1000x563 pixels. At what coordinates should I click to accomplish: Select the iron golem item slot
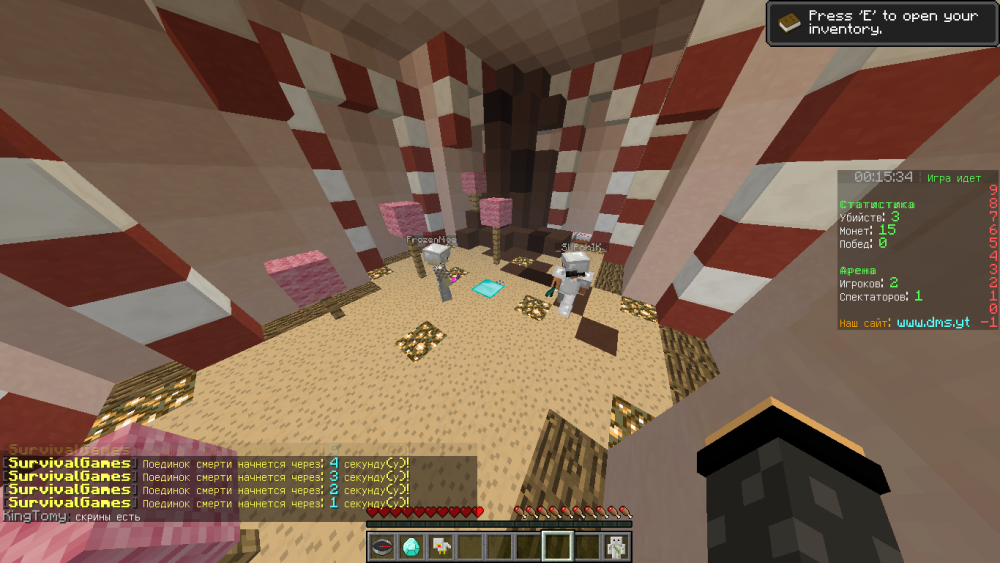click(615, 546)
